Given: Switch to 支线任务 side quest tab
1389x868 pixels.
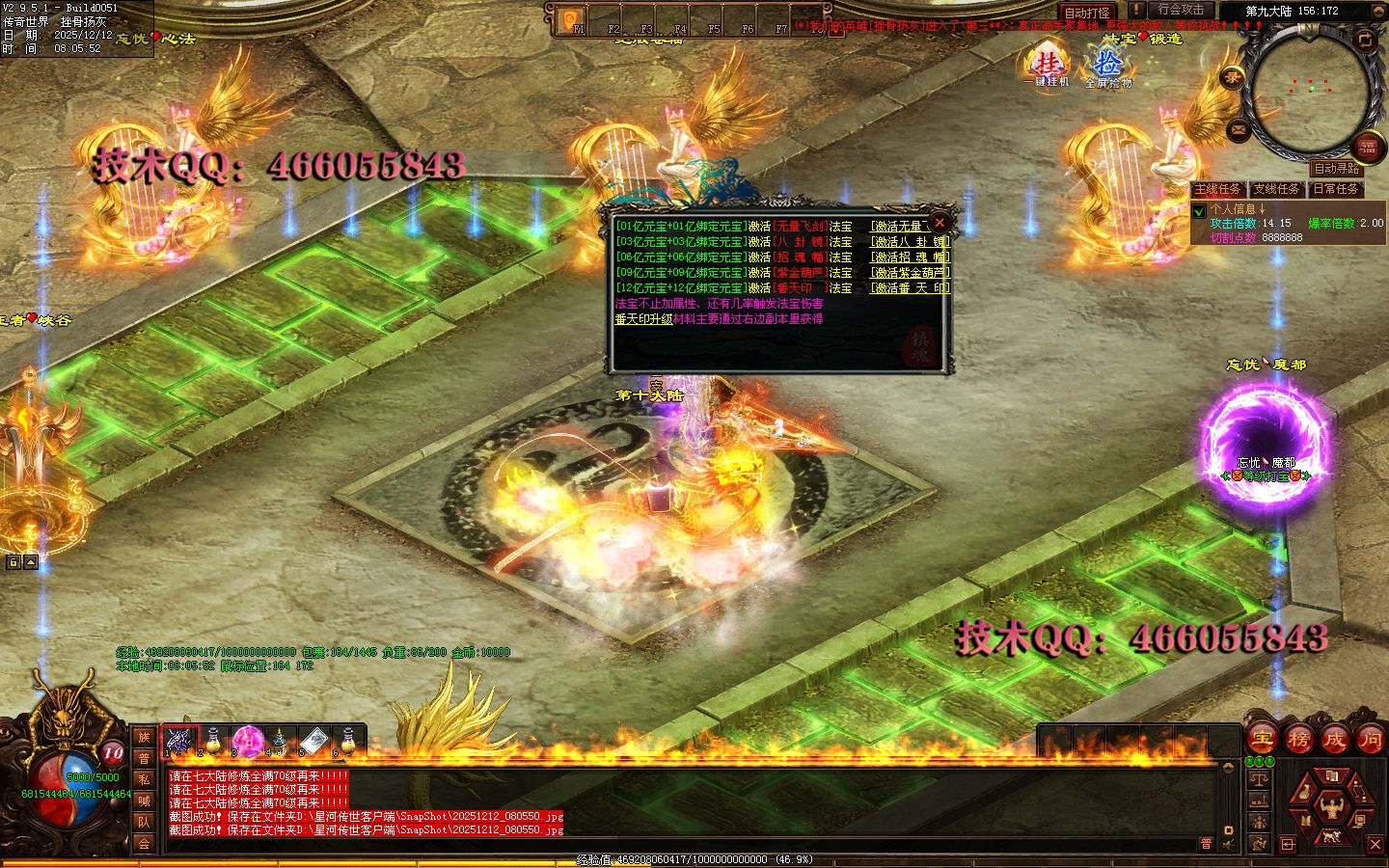Looking at the screenshot, I should (x=1276, y=189).
